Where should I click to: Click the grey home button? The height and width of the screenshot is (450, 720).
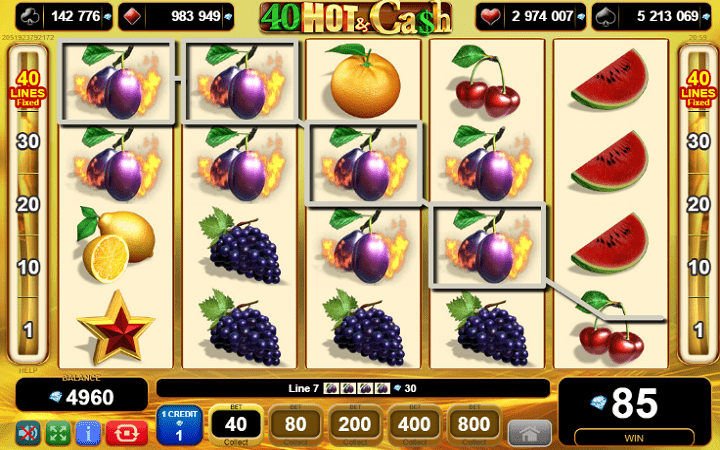tap(529, 433)
